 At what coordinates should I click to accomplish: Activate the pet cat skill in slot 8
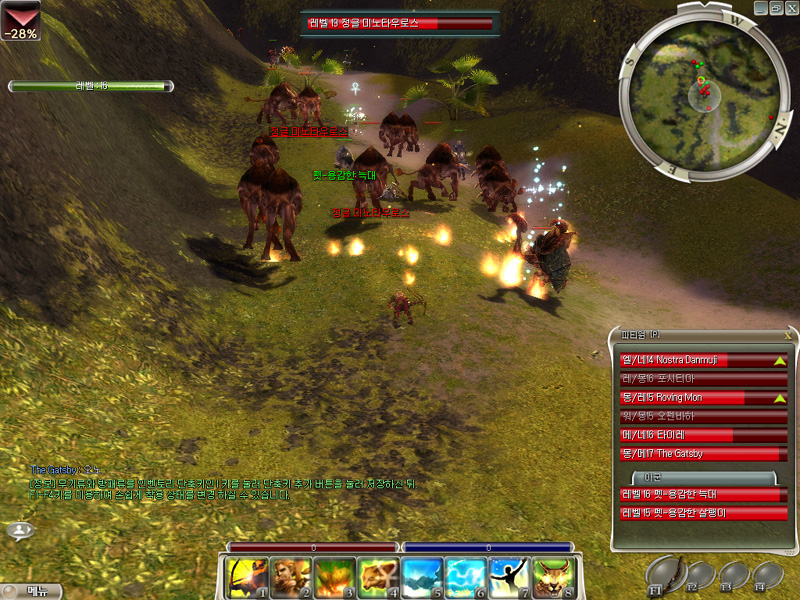click(x=555, y=577)
